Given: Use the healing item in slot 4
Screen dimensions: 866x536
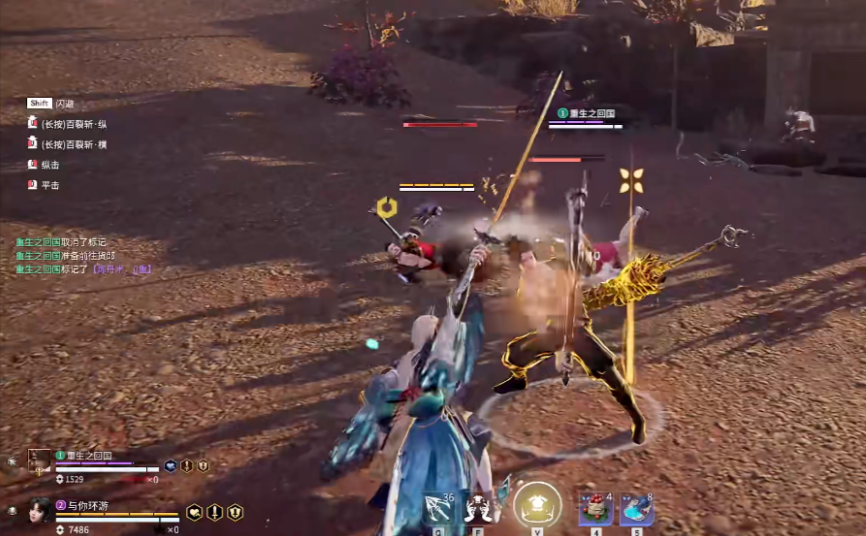Looking at the screenshot, I should click(x=595, y=508).
